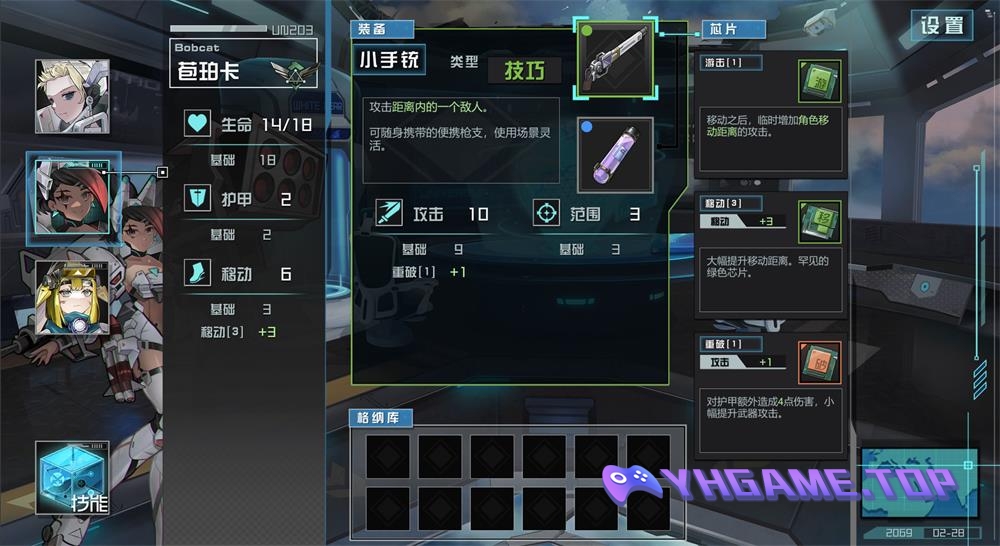Click the green 移动 chip icon
This screenshot has width=1000, height=546.
[819, 222]
